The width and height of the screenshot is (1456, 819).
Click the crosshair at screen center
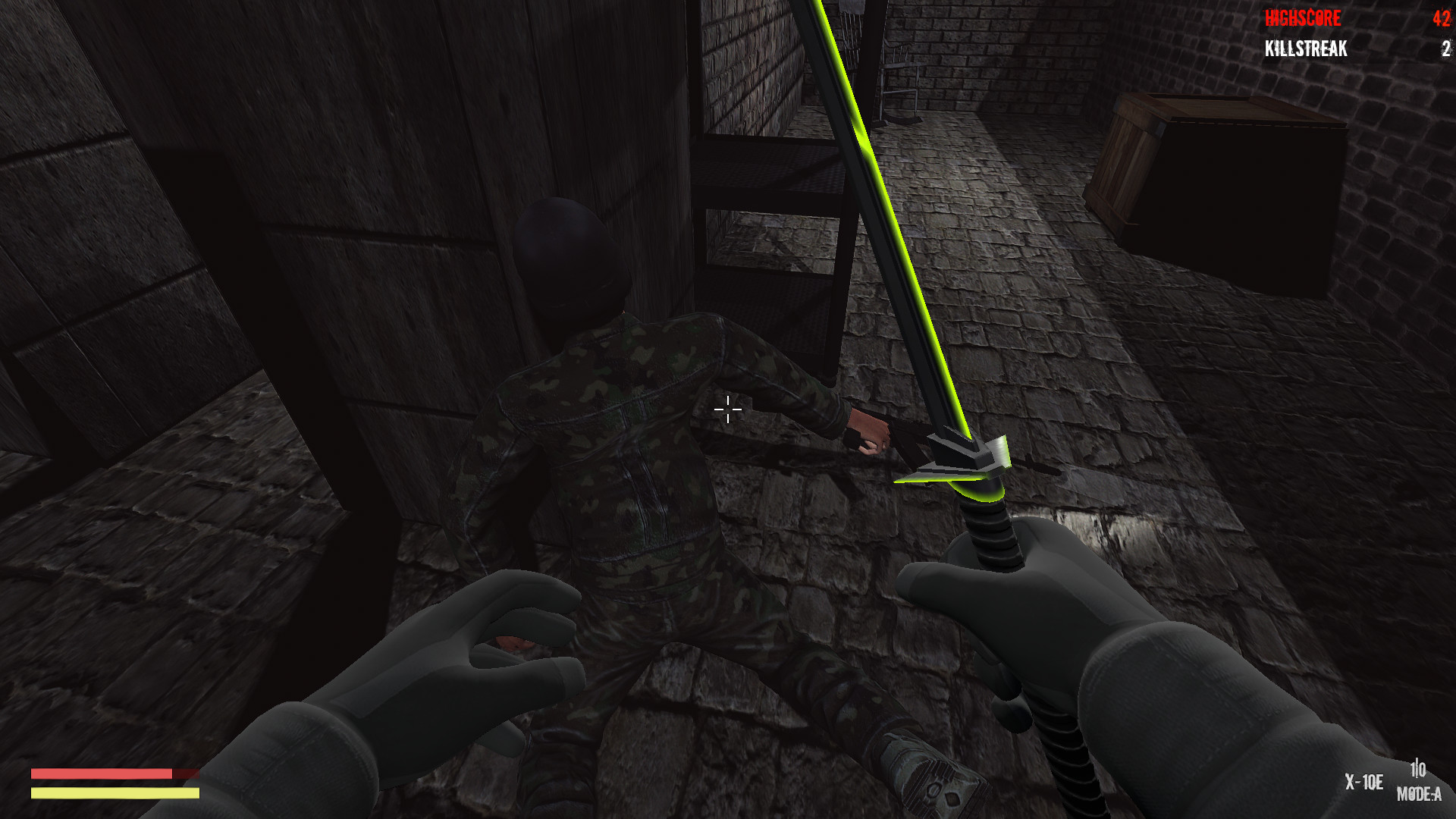[x=727, y=410]
